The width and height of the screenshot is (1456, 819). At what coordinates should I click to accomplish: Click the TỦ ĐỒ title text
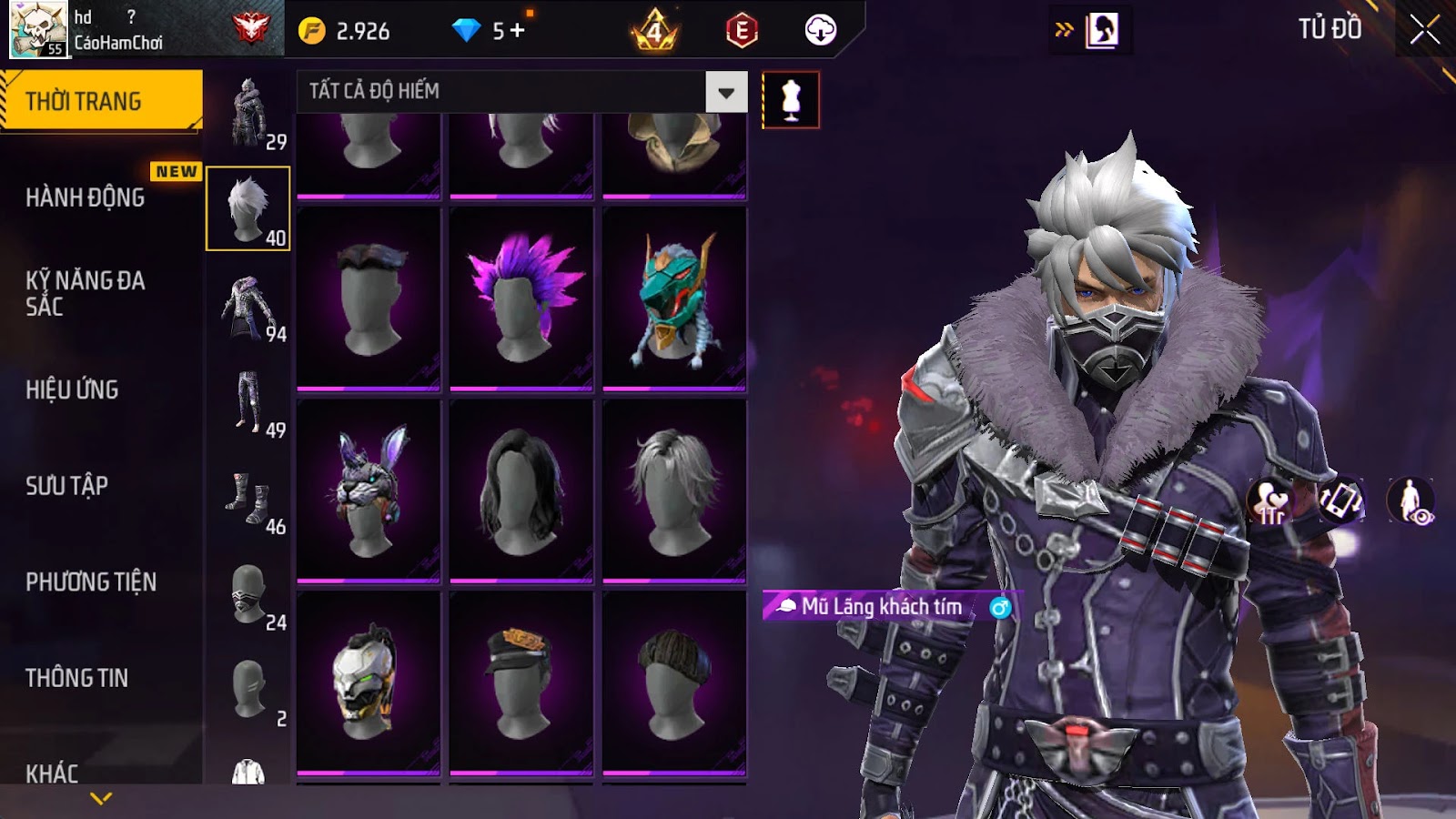coord(1331,28)
